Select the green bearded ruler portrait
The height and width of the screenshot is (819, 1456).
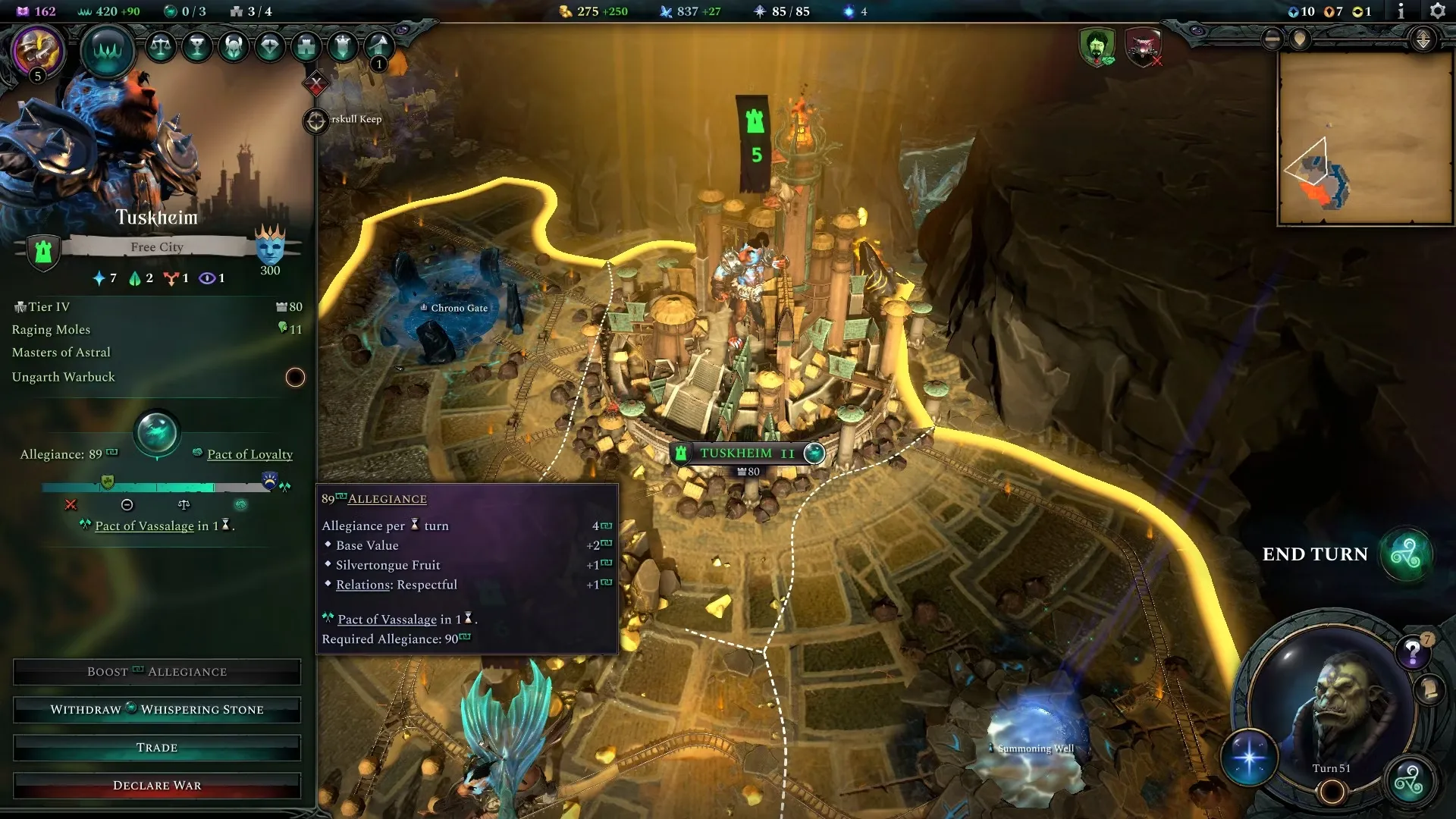[x=1097, y=47]
